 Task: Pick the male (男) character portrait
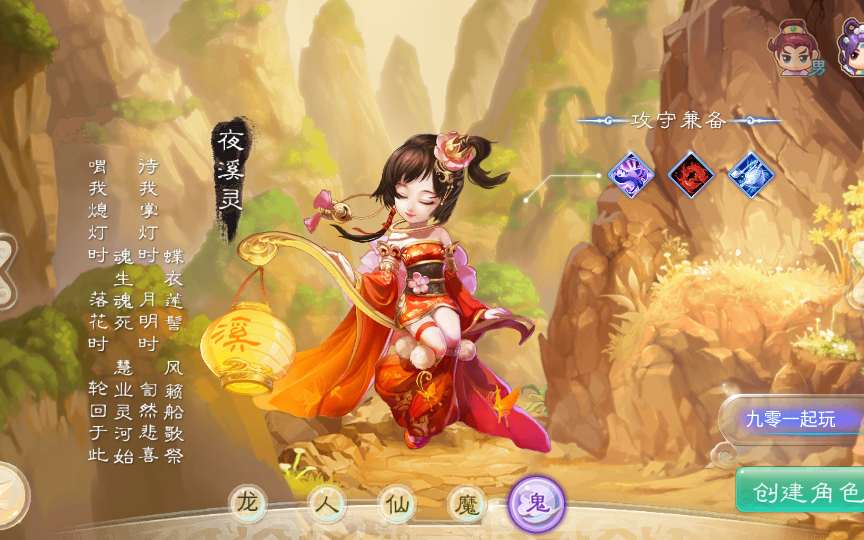(796, 50)
